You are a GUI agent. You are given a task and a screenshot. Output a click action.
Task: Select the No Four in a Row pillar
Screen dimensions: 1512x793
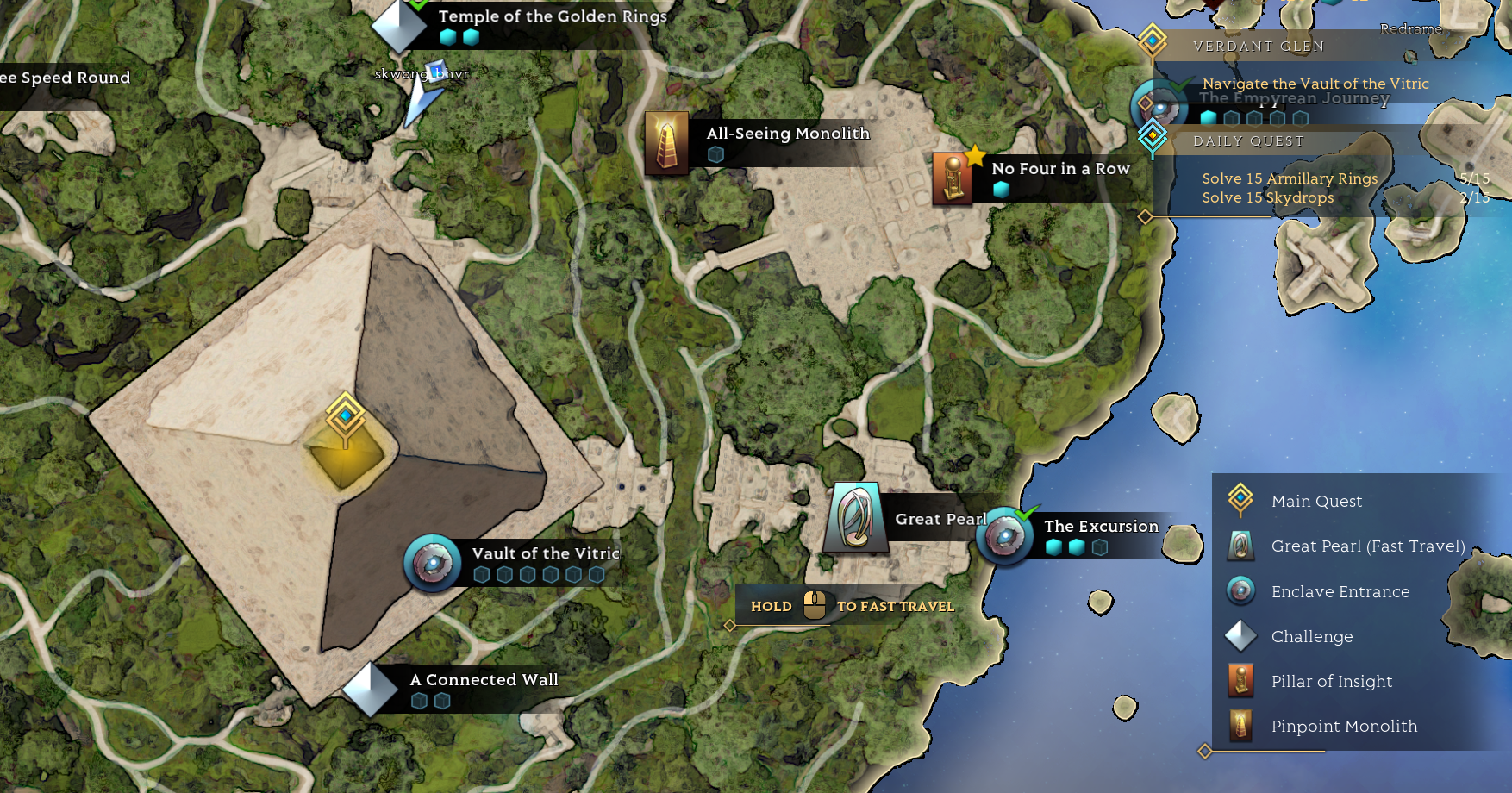(x=953, y=178)
